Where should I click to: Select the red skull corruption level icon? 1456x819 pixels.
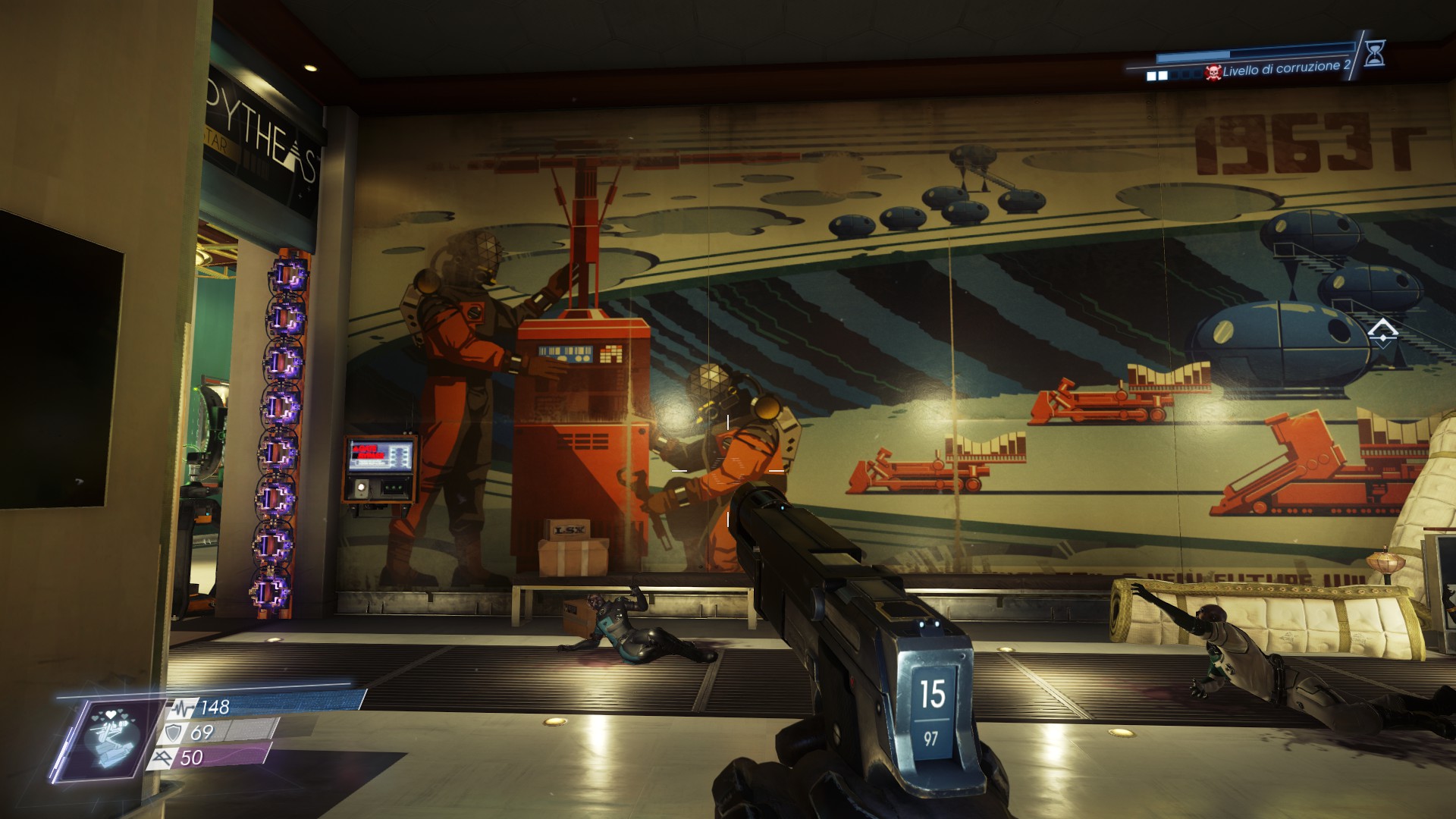click(1213, 73)
